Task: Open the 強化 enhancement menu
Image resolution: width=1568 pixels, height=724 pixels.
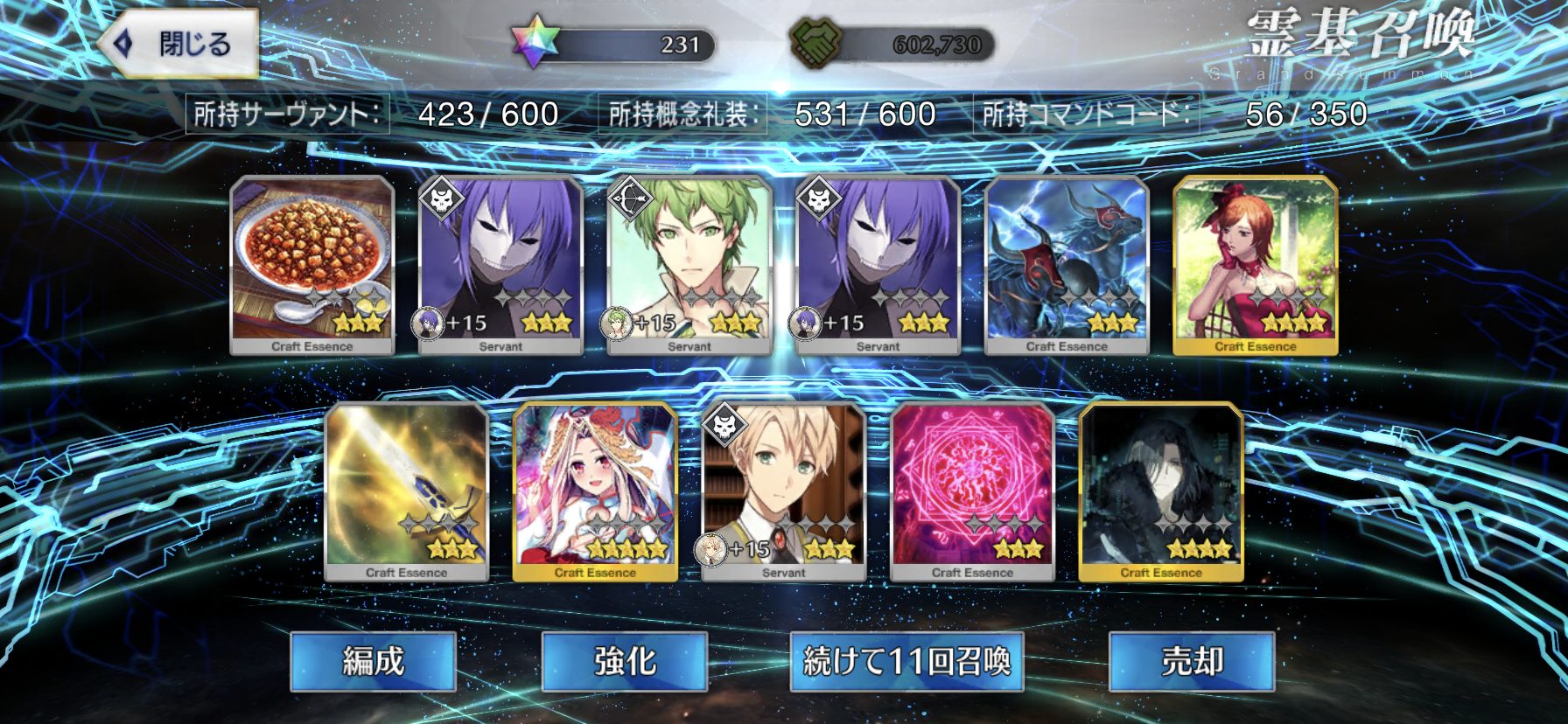Action: tap(624, 662)
